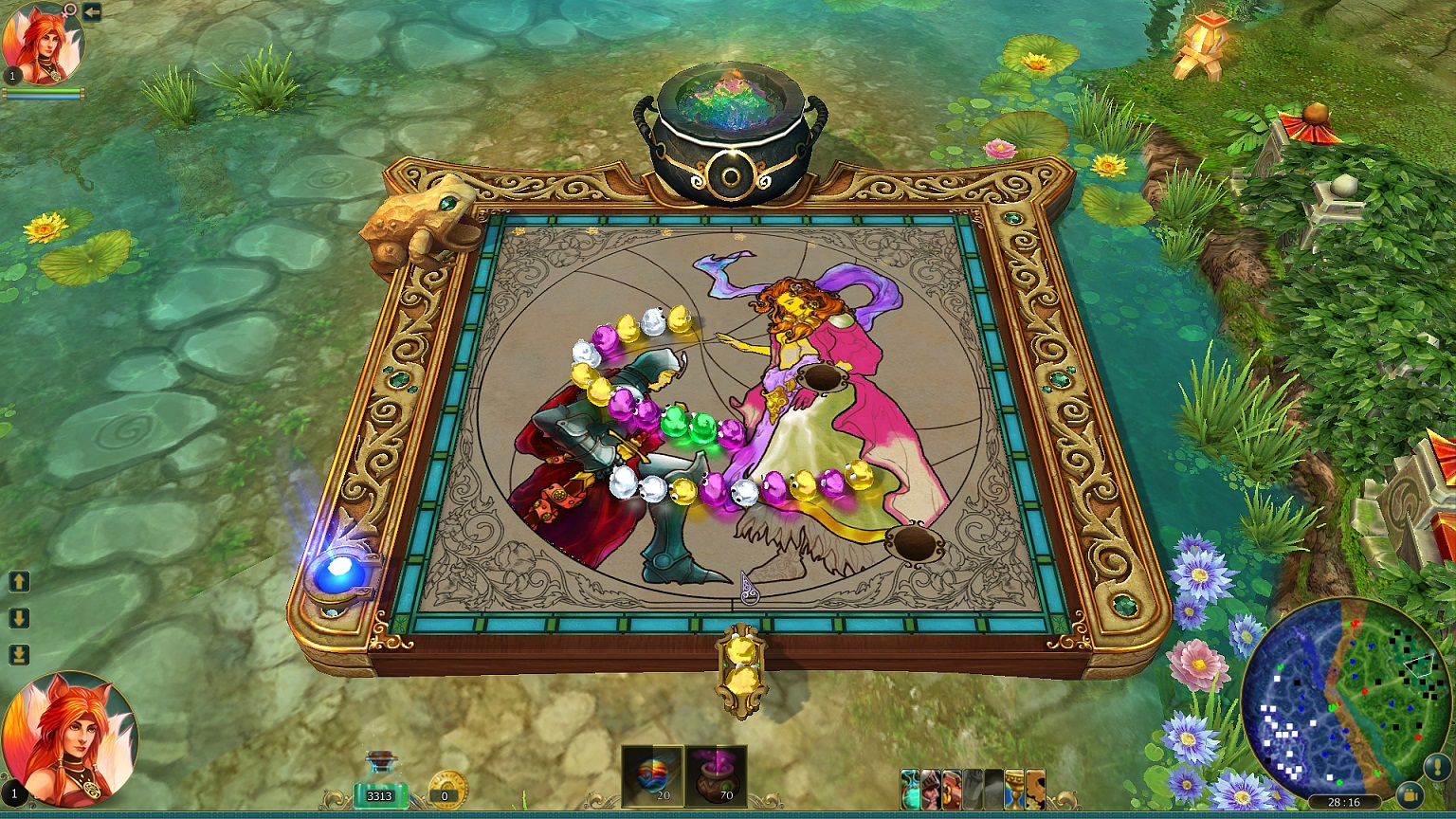Open the gear icon in the bottom bar
This screenshot has width=1456, height=819.
[1035, 790]
